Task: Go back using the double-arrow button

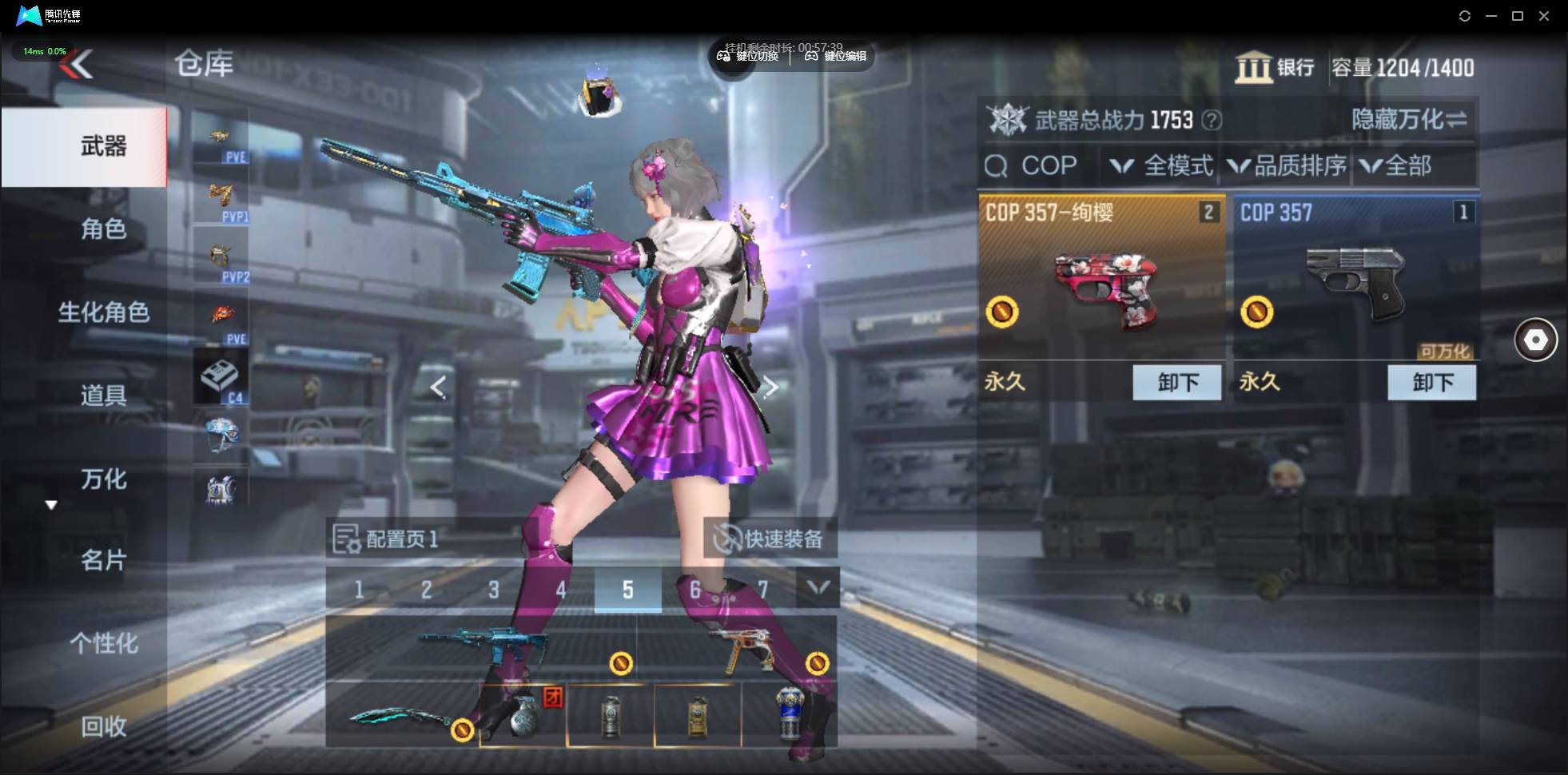Action: click(x=78, y=64)
